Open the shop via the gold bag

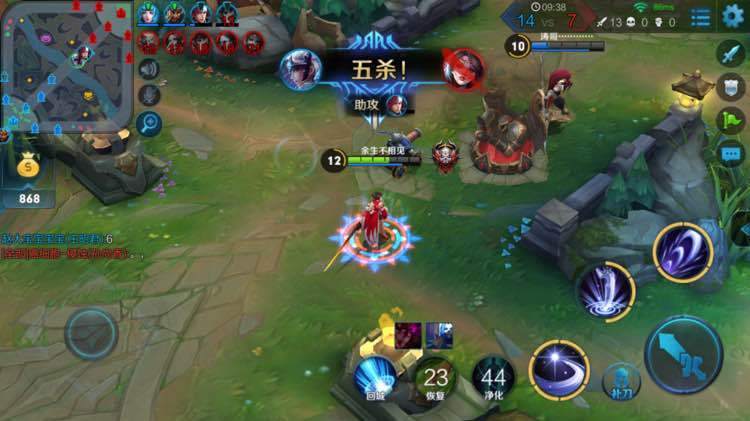28,170
